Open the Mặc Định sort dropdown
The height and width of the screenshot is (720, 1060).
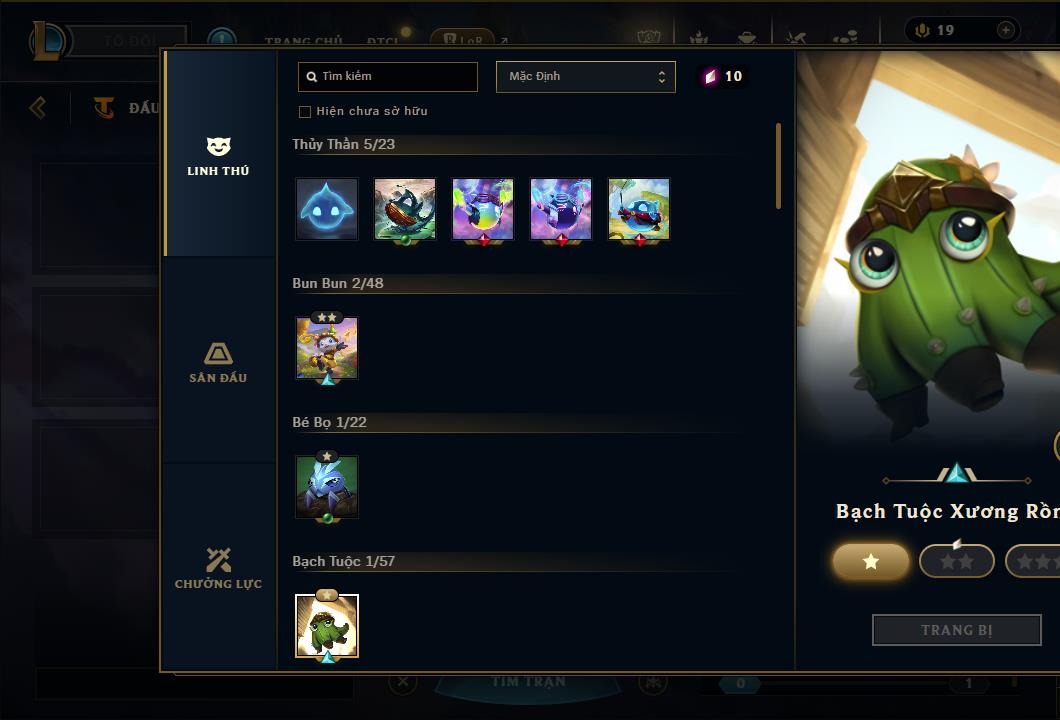point(585,77)
